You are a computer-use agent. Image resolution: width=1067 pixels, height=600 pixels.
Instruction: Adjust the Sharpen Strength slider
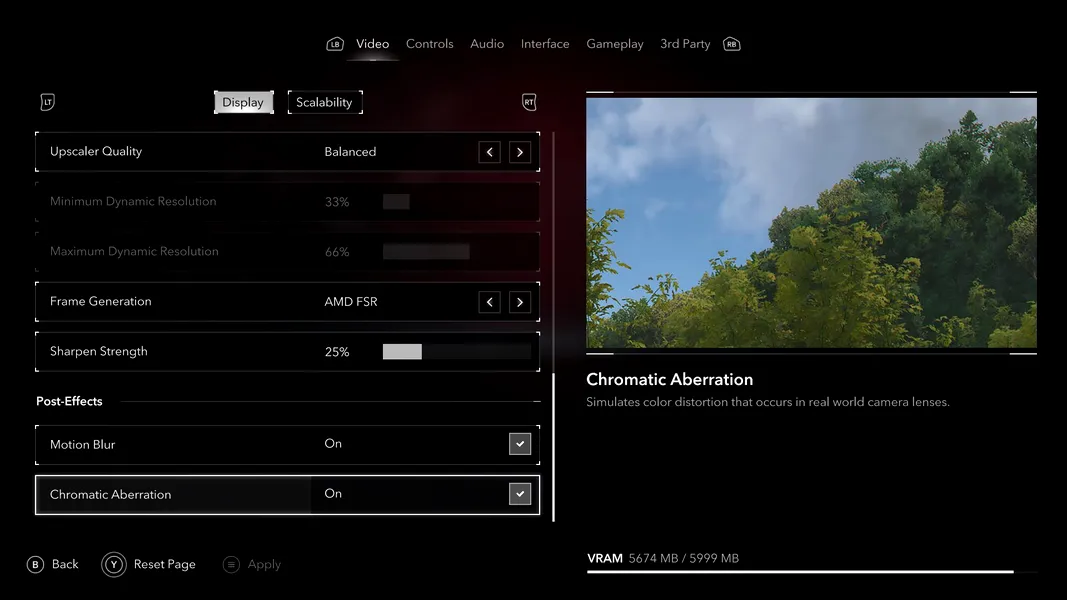tap(456, 352)
